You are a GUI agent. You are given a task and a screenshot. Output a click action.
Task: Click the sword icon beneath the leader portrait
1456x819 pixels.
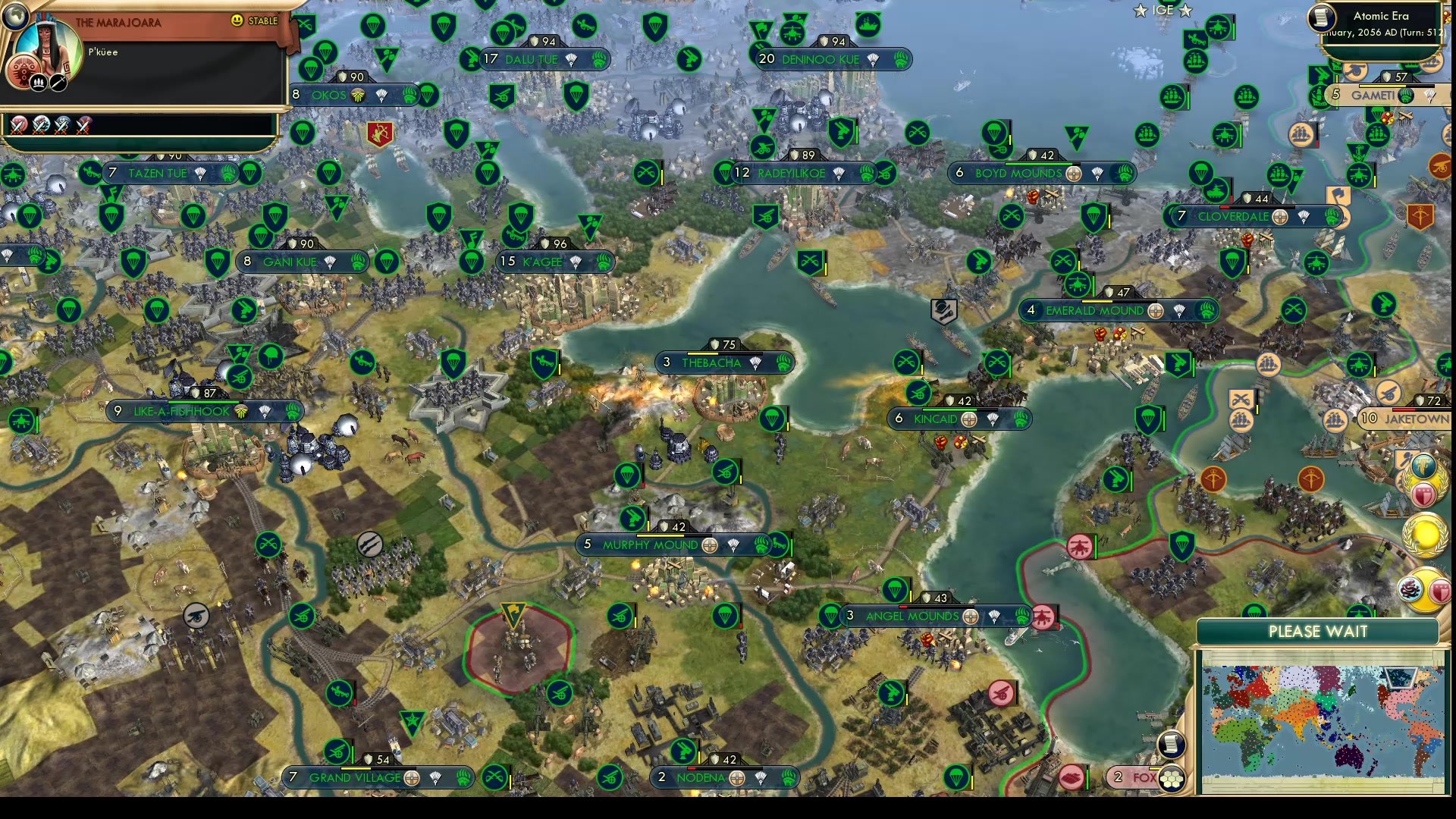(x=57, y=82)
